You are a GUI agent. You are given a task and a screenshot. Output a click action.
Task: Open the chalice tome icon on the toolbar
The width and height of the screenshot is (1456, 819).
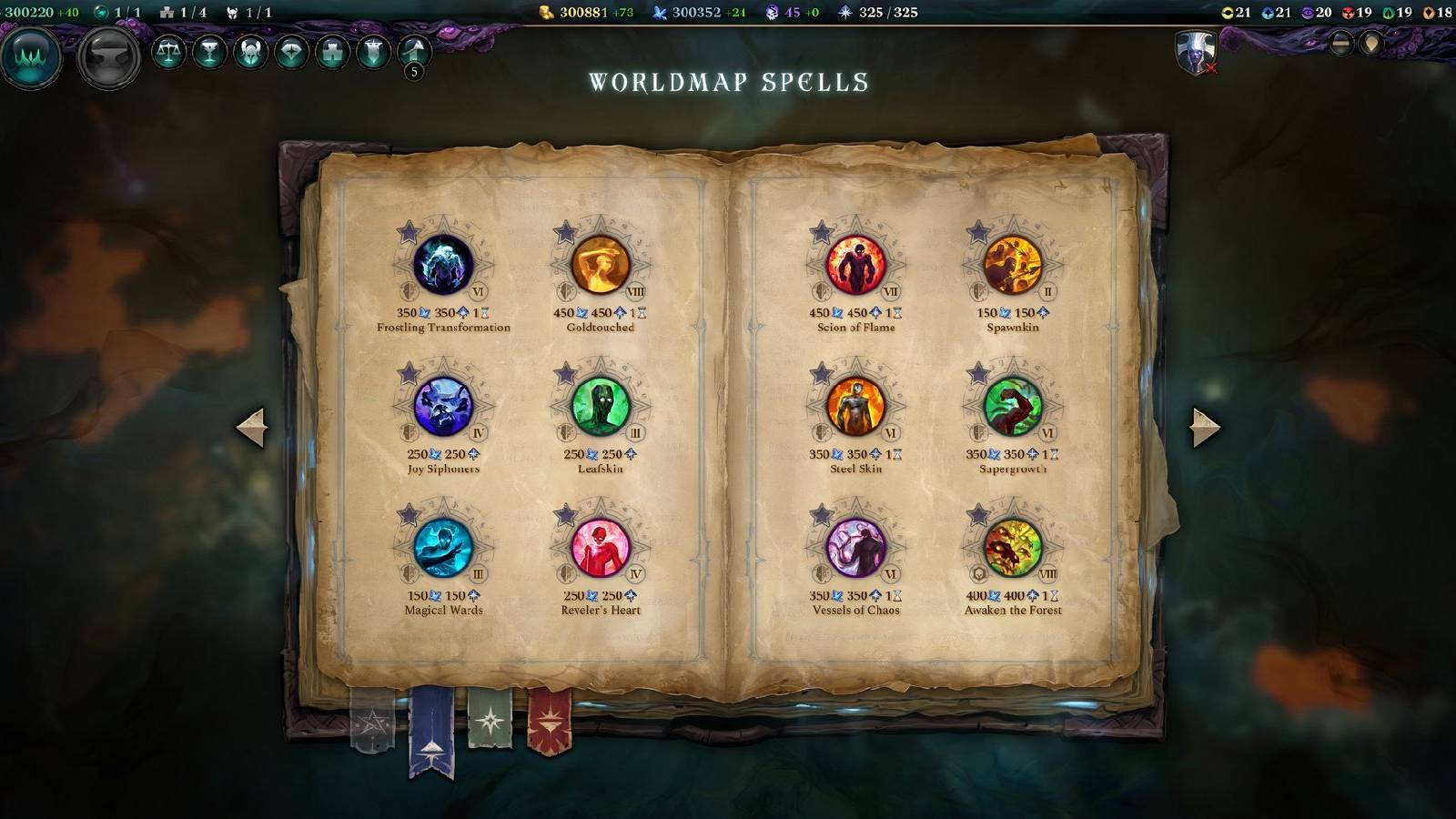tap(207, 55)
